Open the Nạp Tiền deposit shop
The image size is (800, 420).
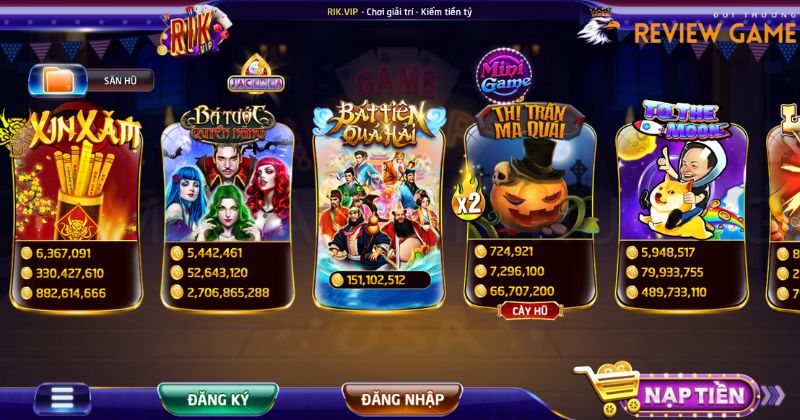(680, 391)
